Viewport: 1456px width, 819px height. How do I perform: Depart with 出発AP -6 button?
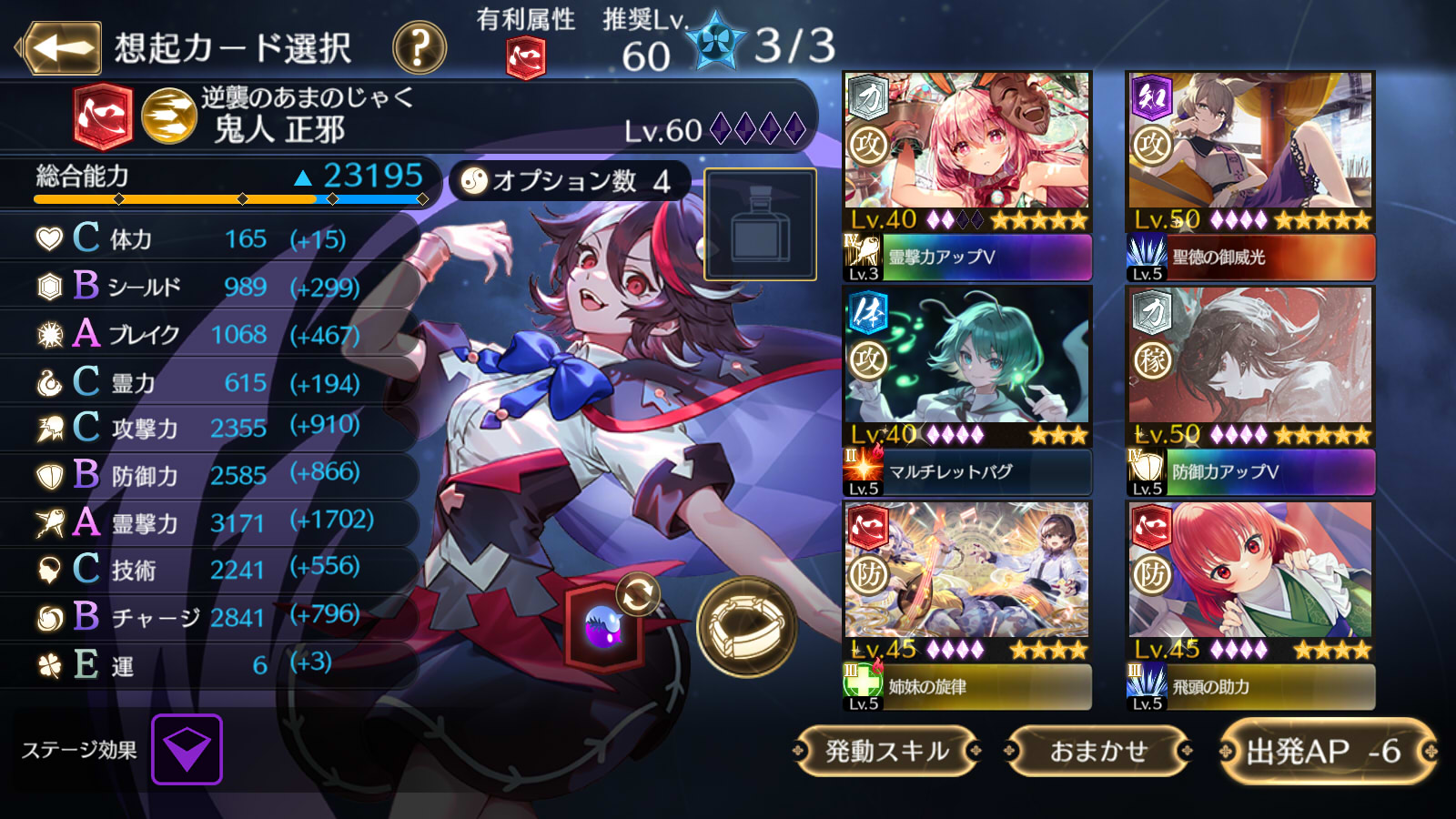pos(1326,751)
